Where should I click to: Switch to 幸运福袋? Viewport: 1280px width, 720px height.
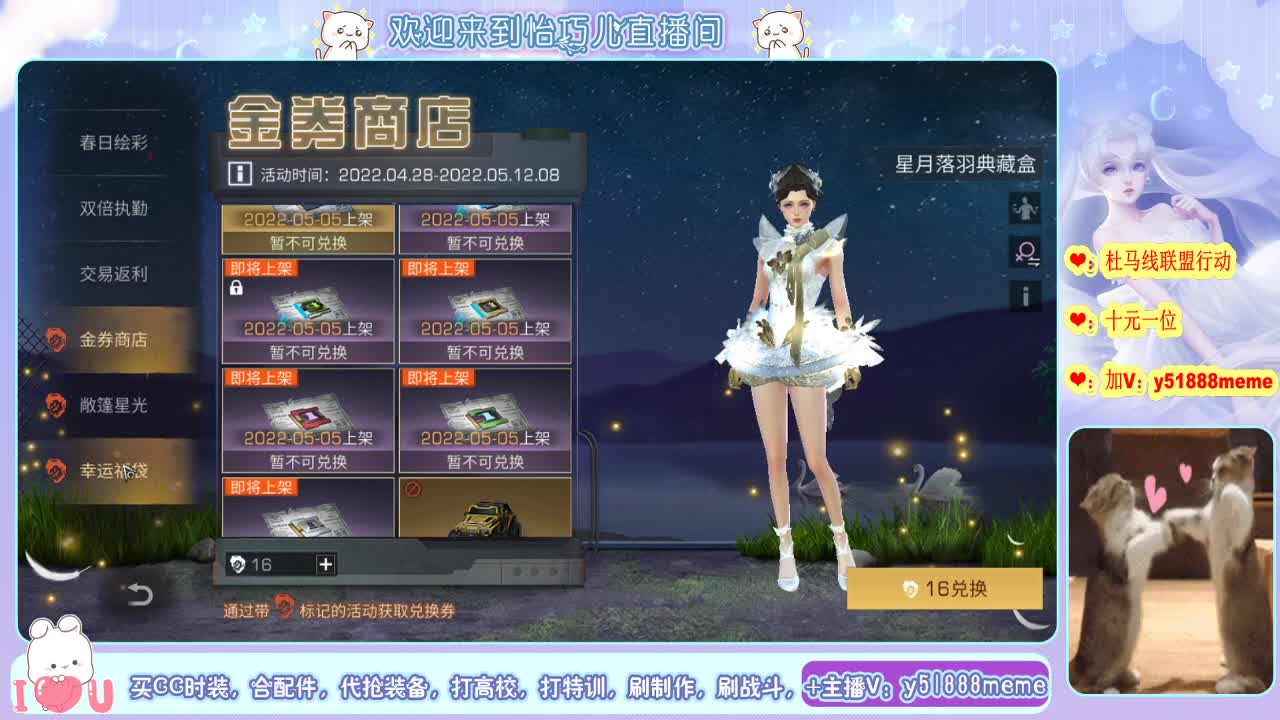tap(117, 470)
